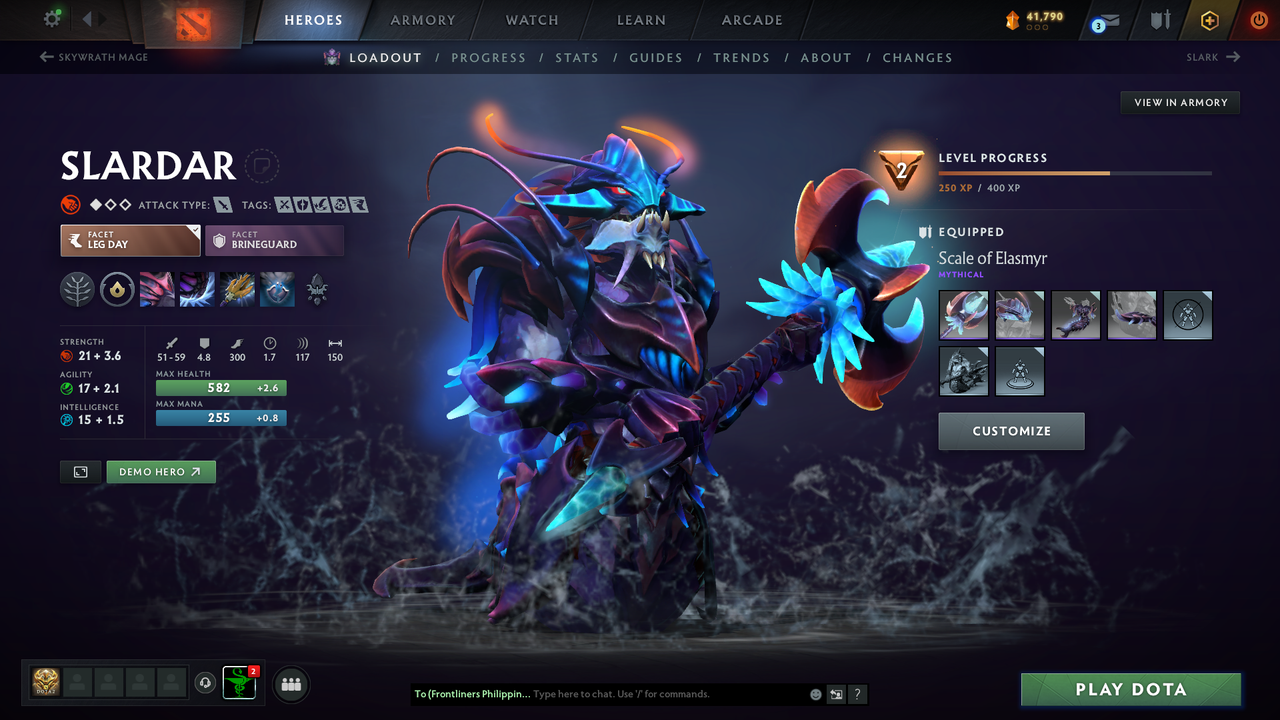Open the STATS section for Slardar
The width and height of the screenshot is (1280, 720).
pos(577,57)
